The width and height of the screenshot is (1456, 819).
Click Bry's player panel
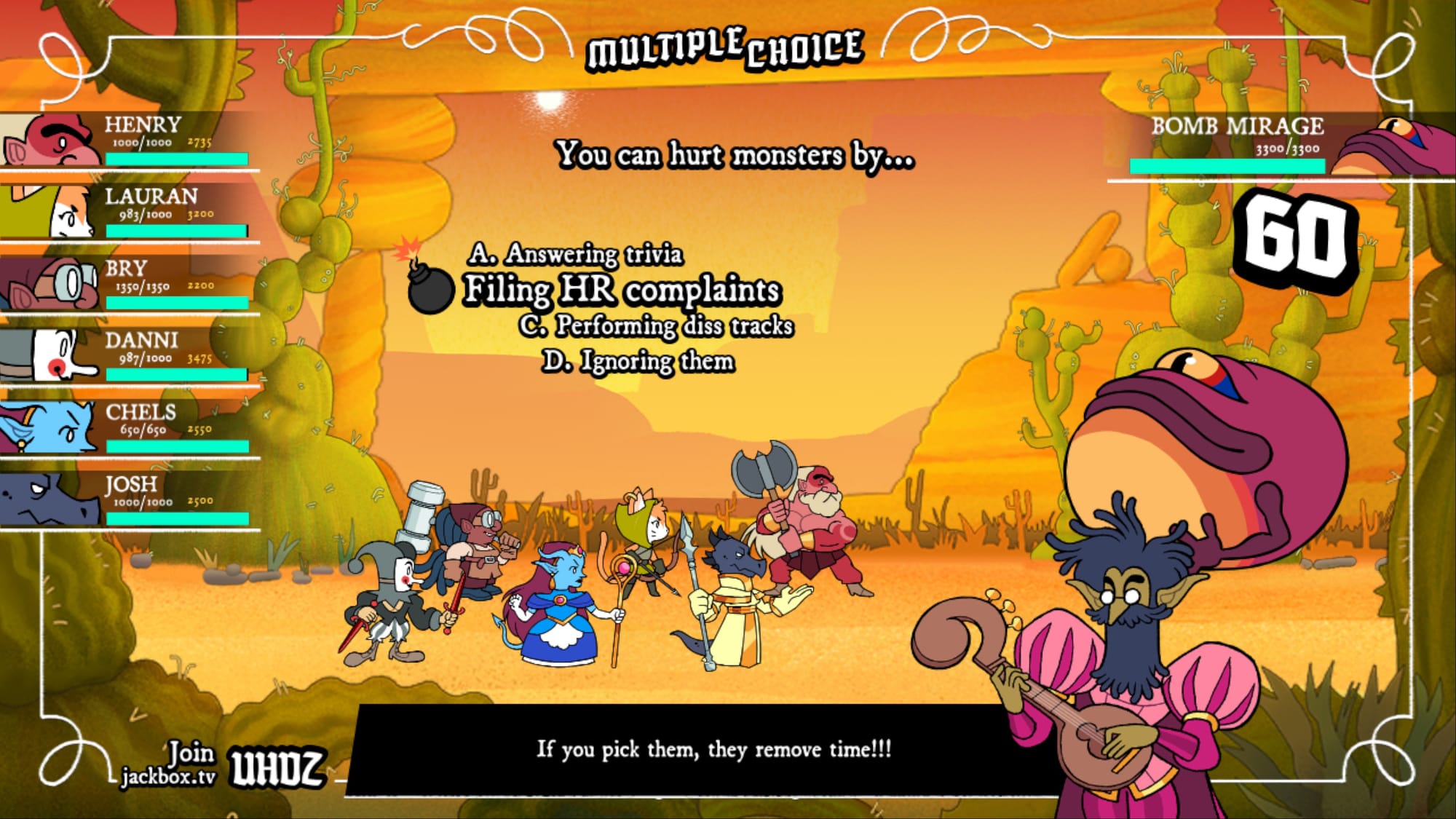click(130, 283)
